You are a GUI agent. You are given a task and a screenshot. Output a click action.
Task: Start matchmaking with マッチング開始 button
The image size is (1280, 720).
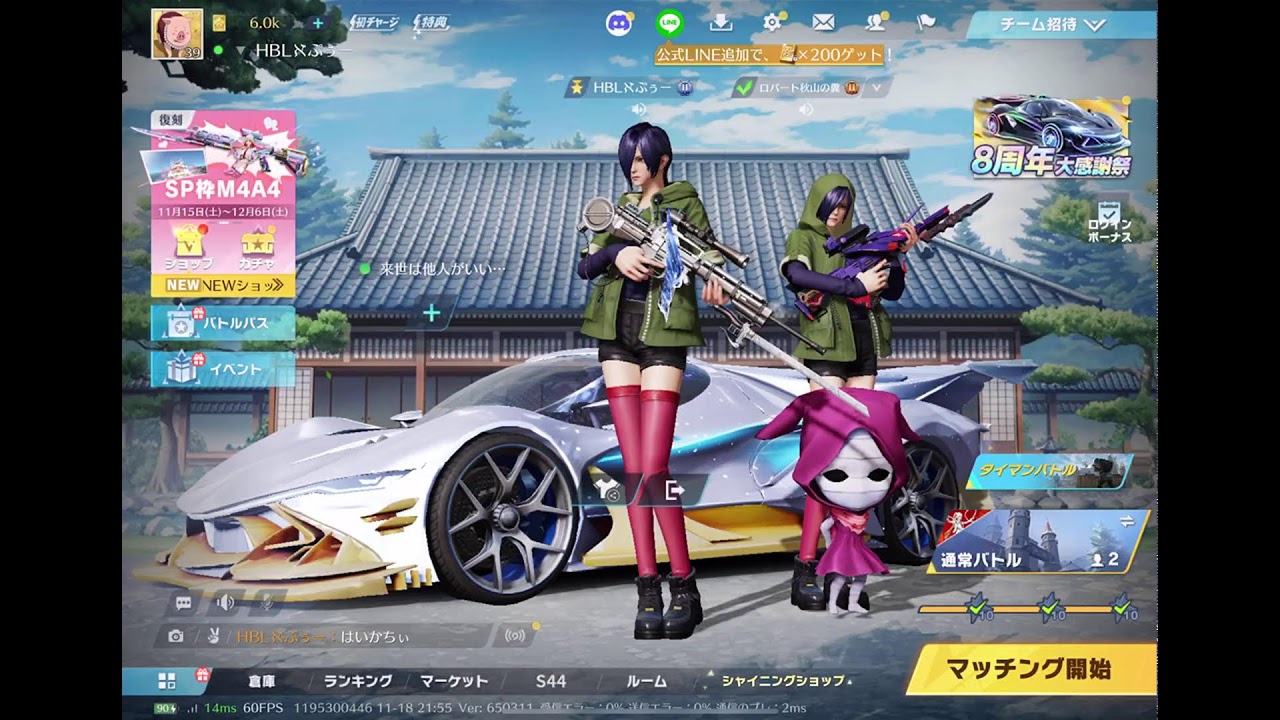(1030, 669)
